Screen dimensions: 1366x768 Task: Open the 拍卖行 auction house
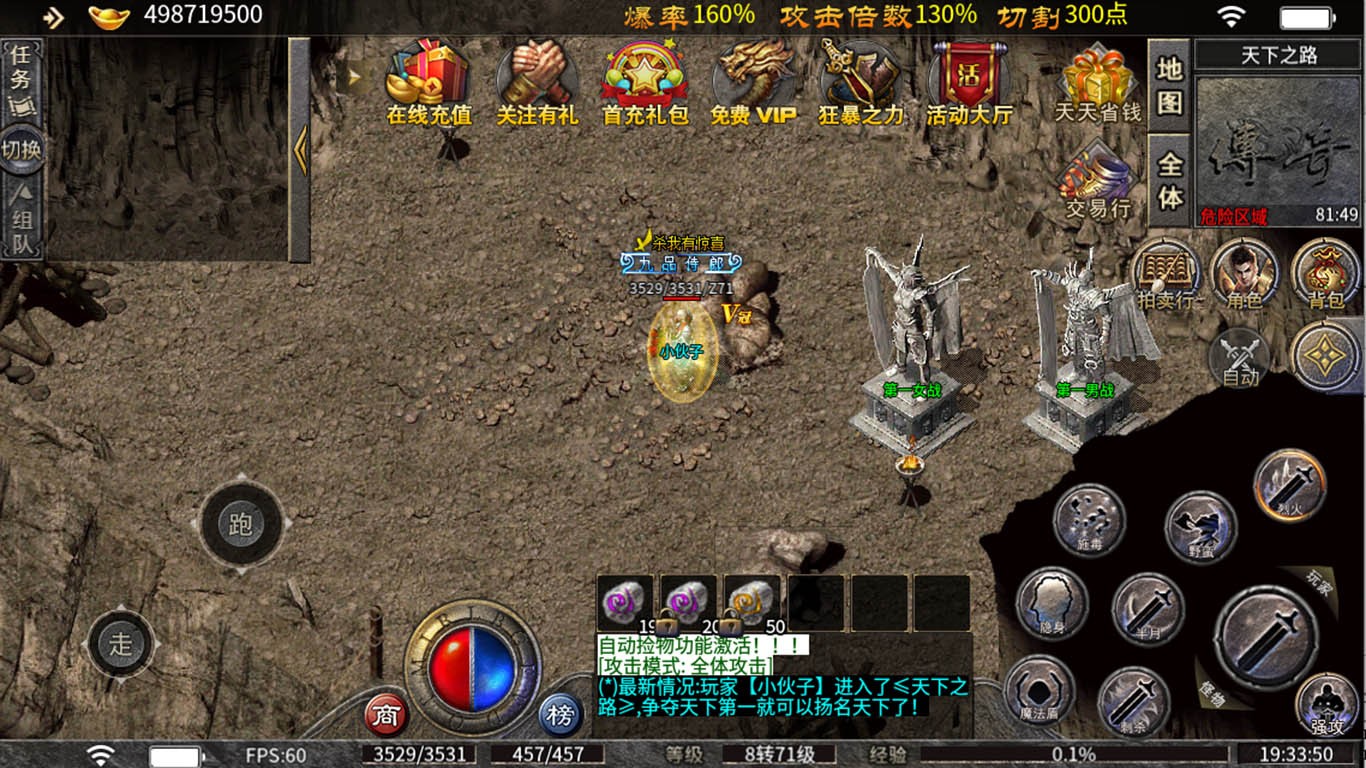click(x=1166, y=275)
